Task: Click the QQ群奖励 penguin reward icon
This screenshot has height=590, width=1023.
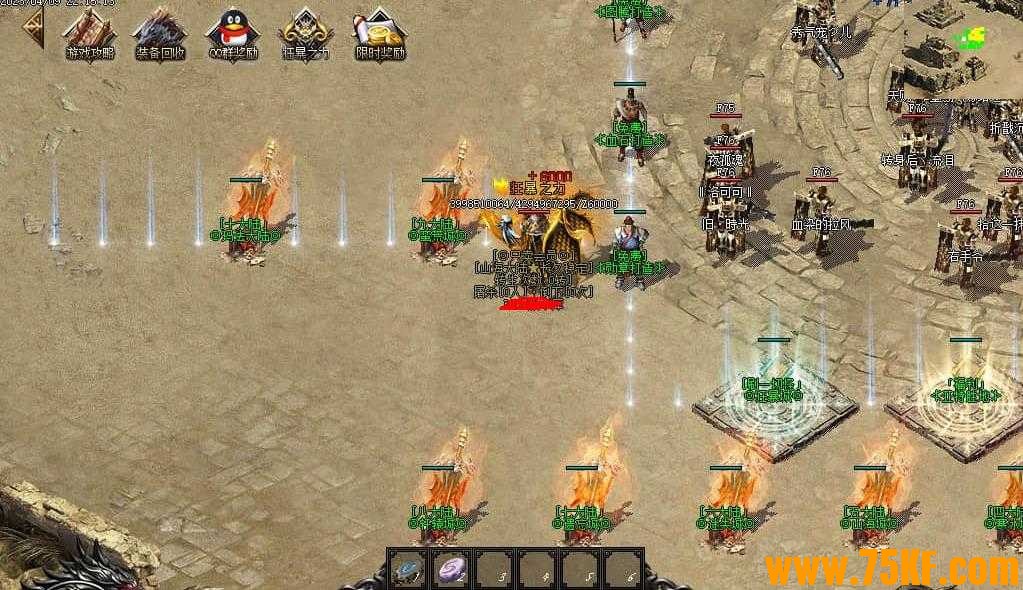Action: [x=232, y=33]
